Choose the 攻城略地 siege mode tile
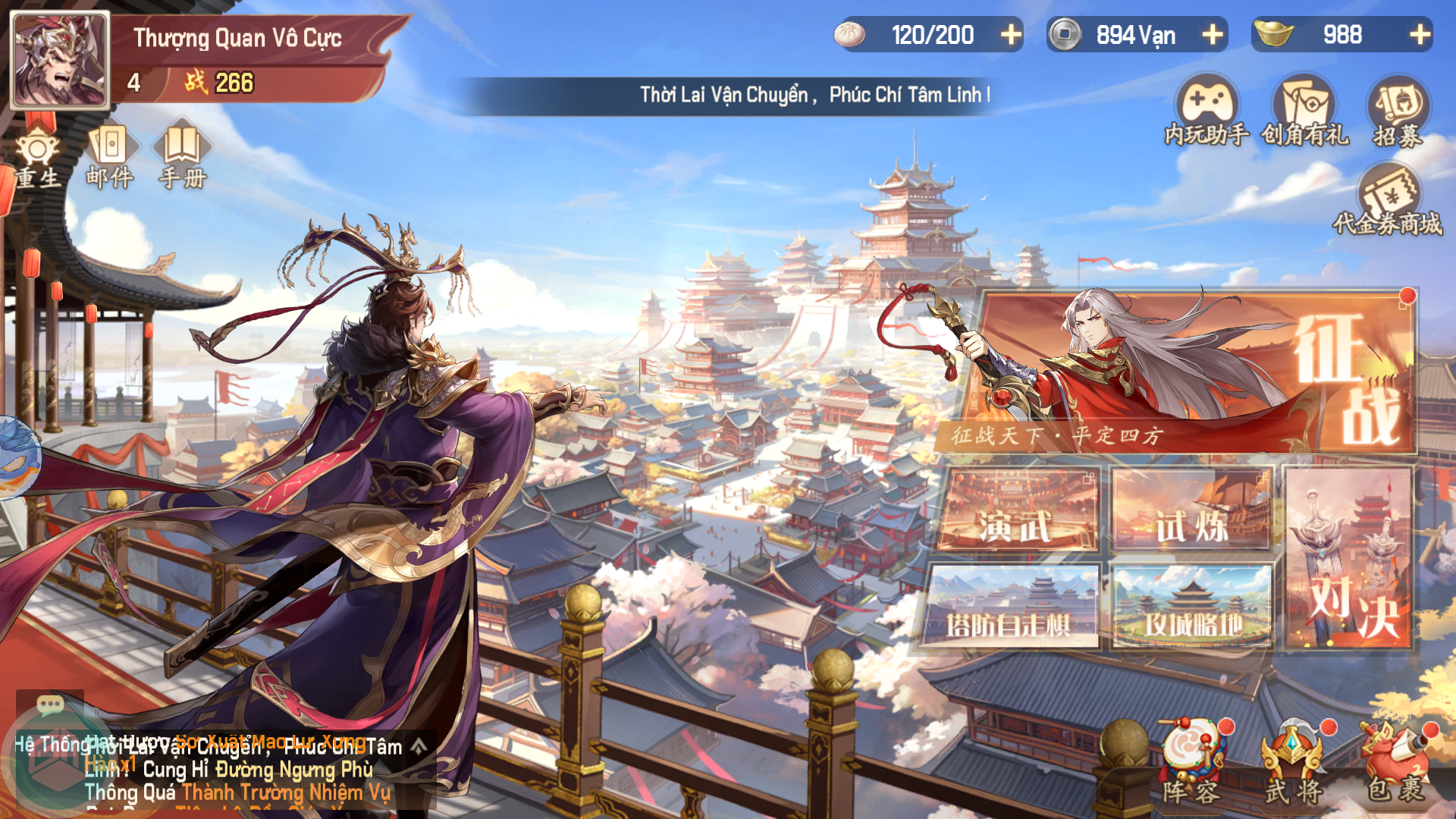The height and width of the screenshot is (819, 1456). [1191, 607]
